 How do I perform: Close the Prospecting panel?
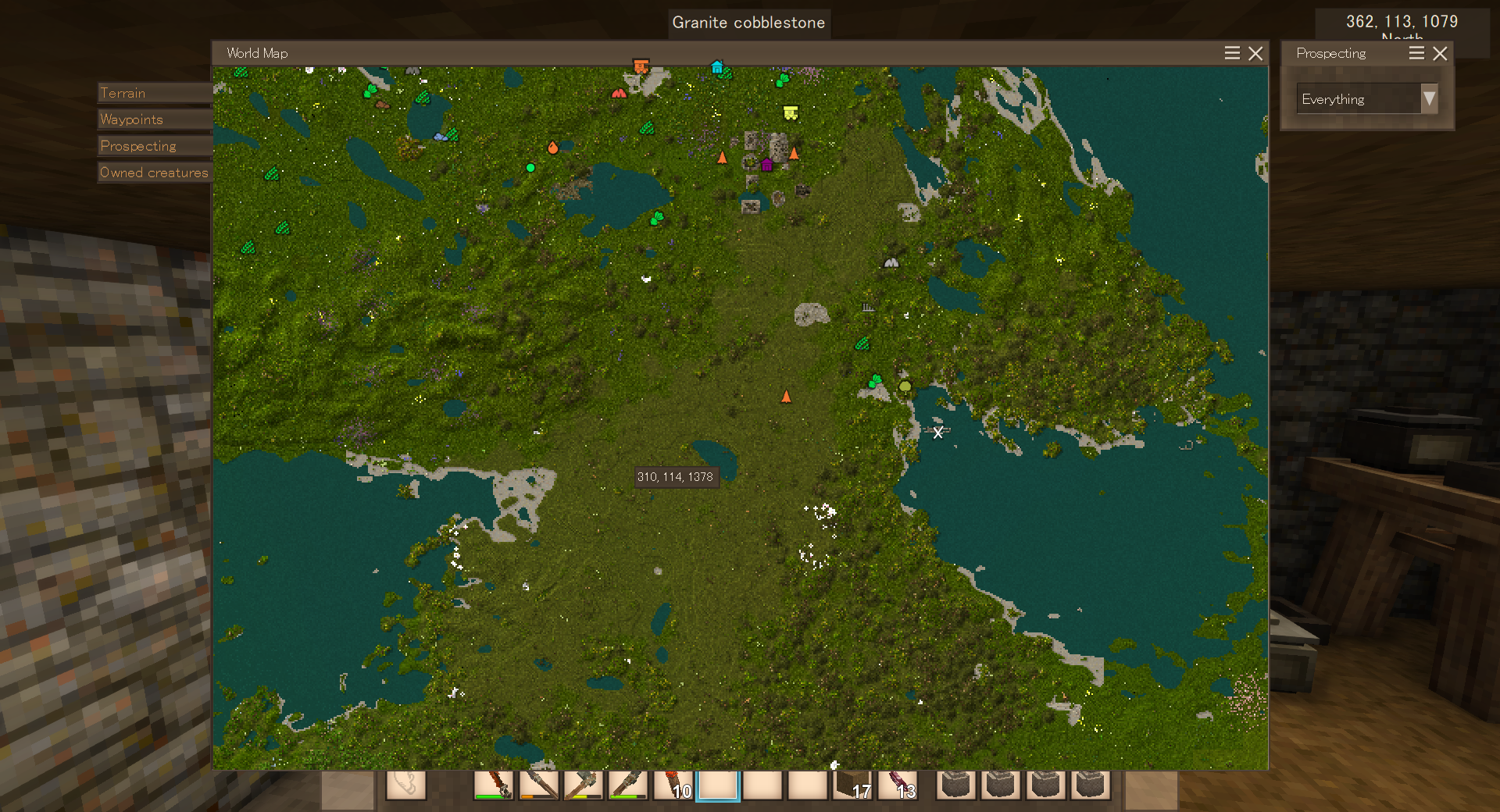(1440, 53)
